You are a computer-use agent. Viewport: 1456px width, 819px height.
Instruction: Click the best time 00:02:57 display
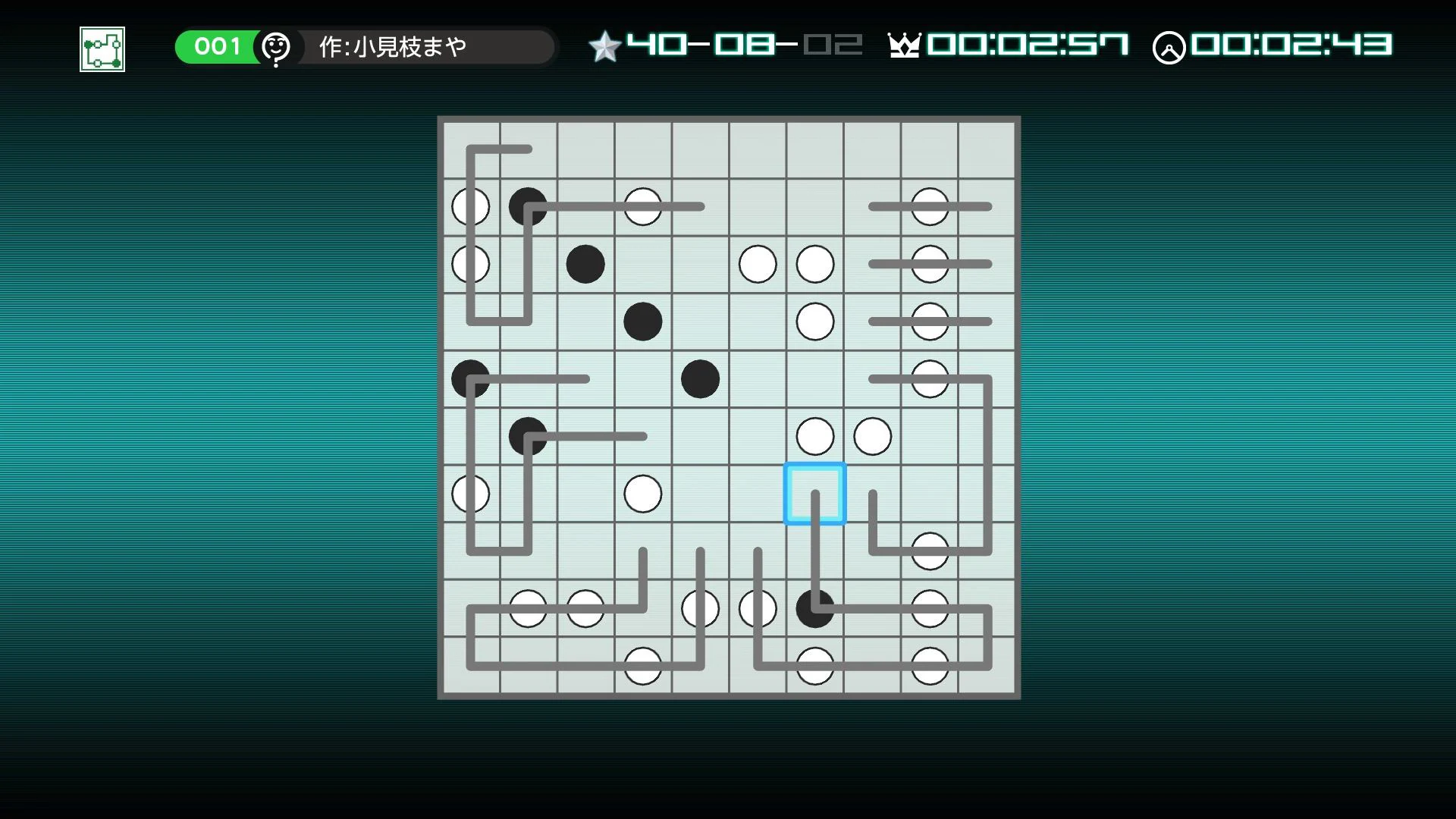pos(1028,45)
